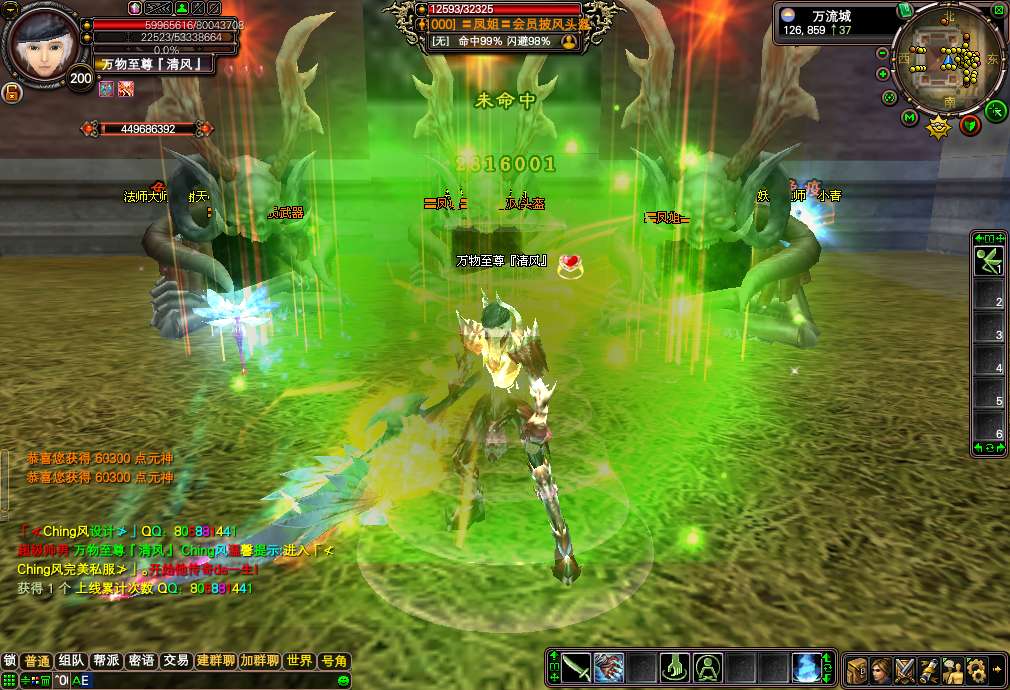The width and height of the screenshot is (1010, 690).
Task: Open the 号角 horn channel
Action: click(333, 661)
